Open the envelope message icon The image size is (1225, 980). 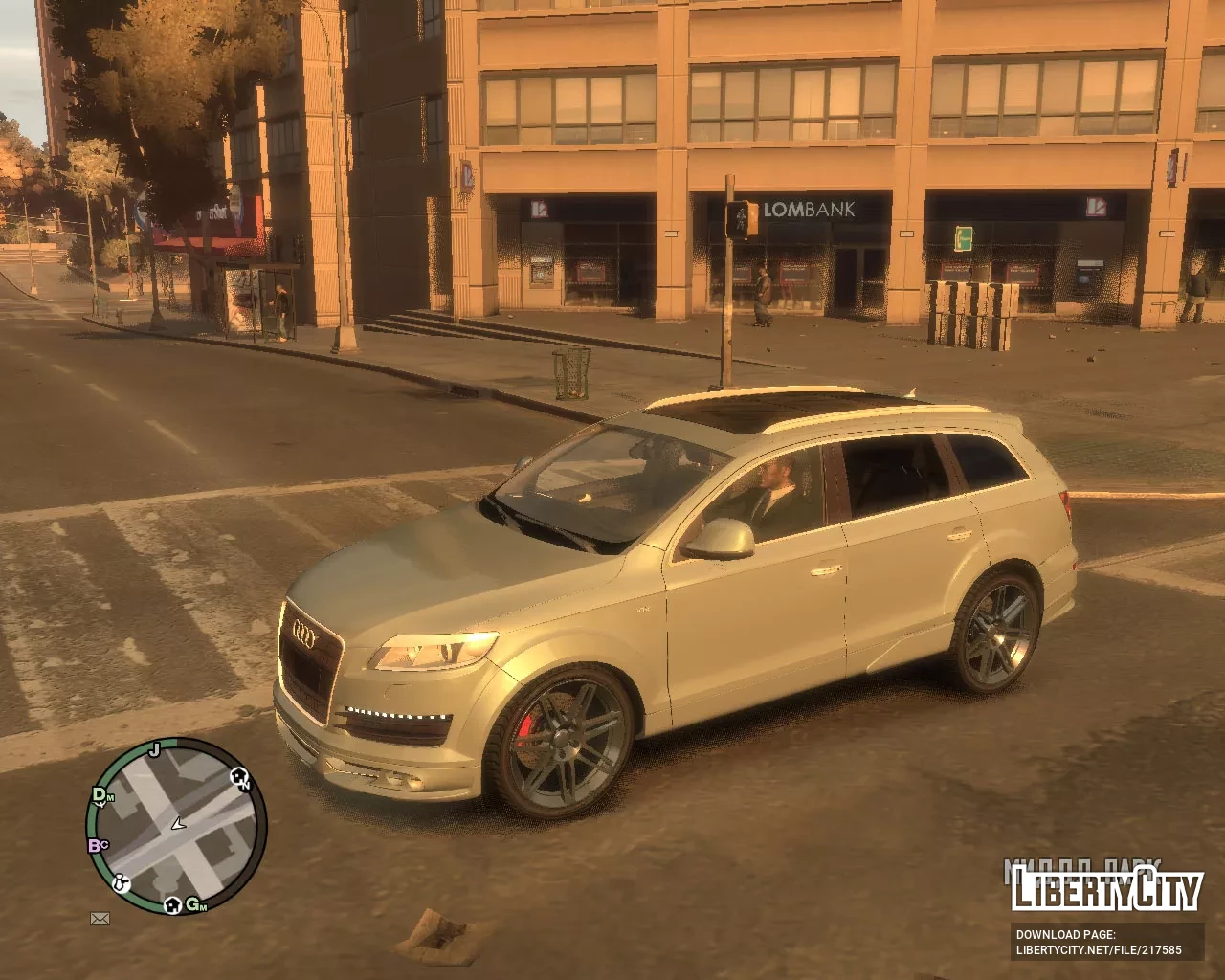(100, 919)
